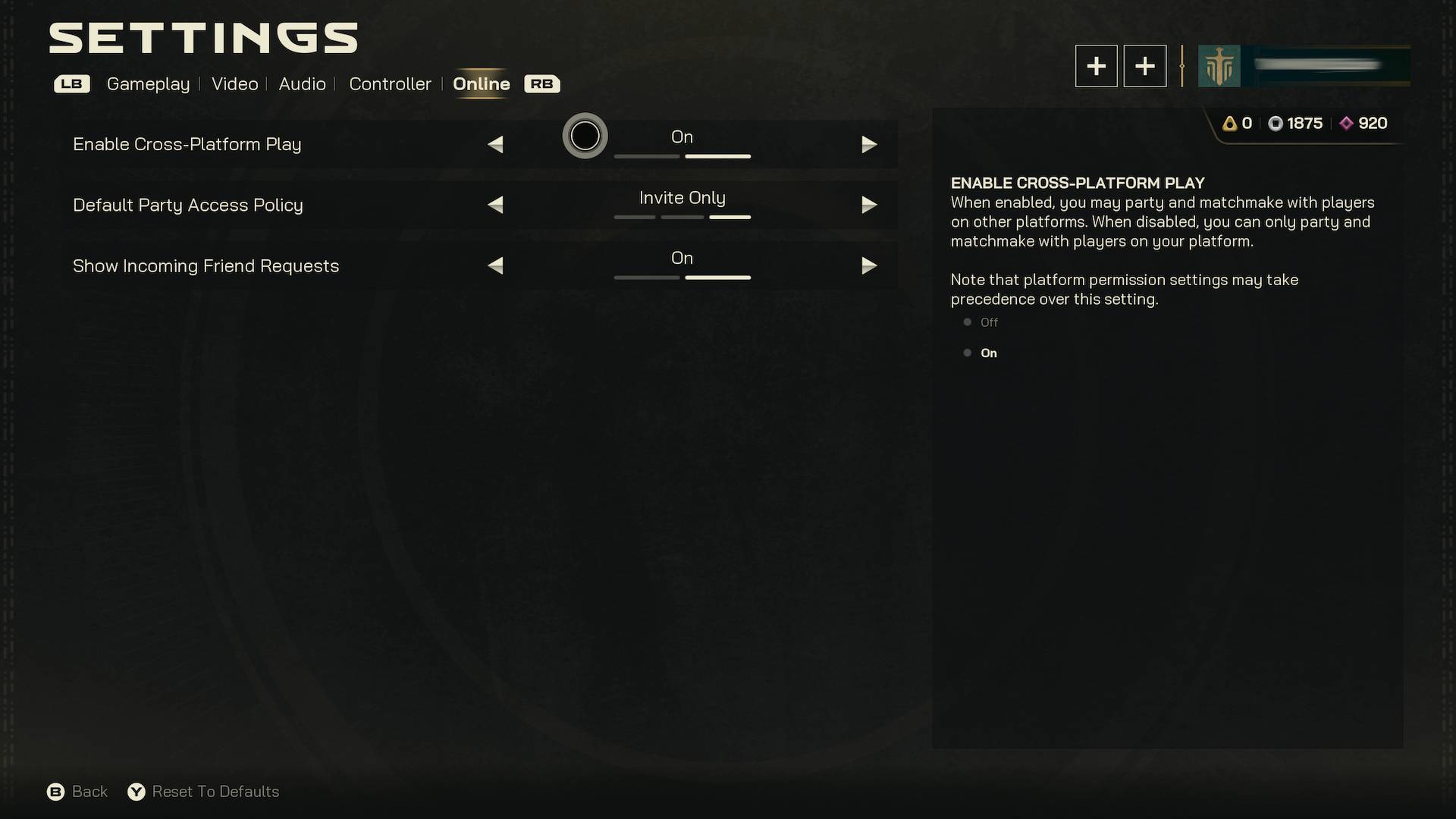Click the right arrow for Show Incoming Friend Requests

click(x=870, y=266)
